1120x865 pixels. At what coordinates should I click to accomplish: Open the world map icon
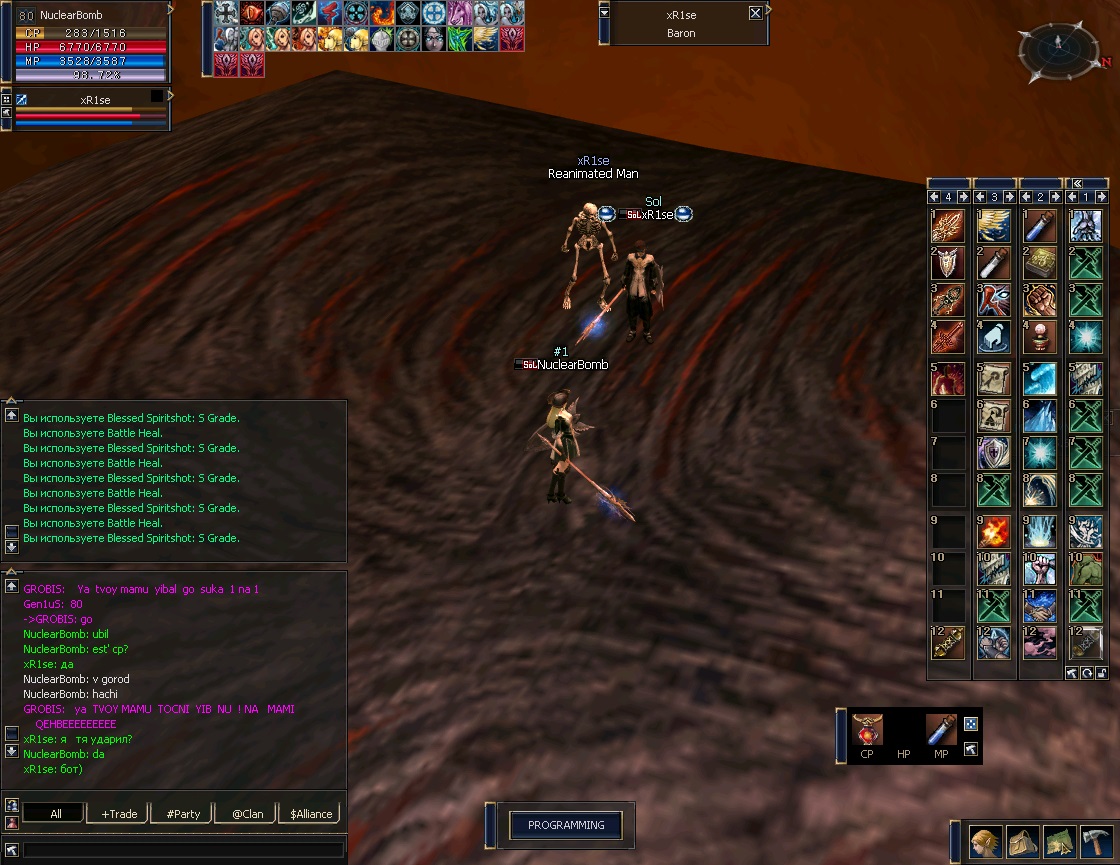[1060, 842]
